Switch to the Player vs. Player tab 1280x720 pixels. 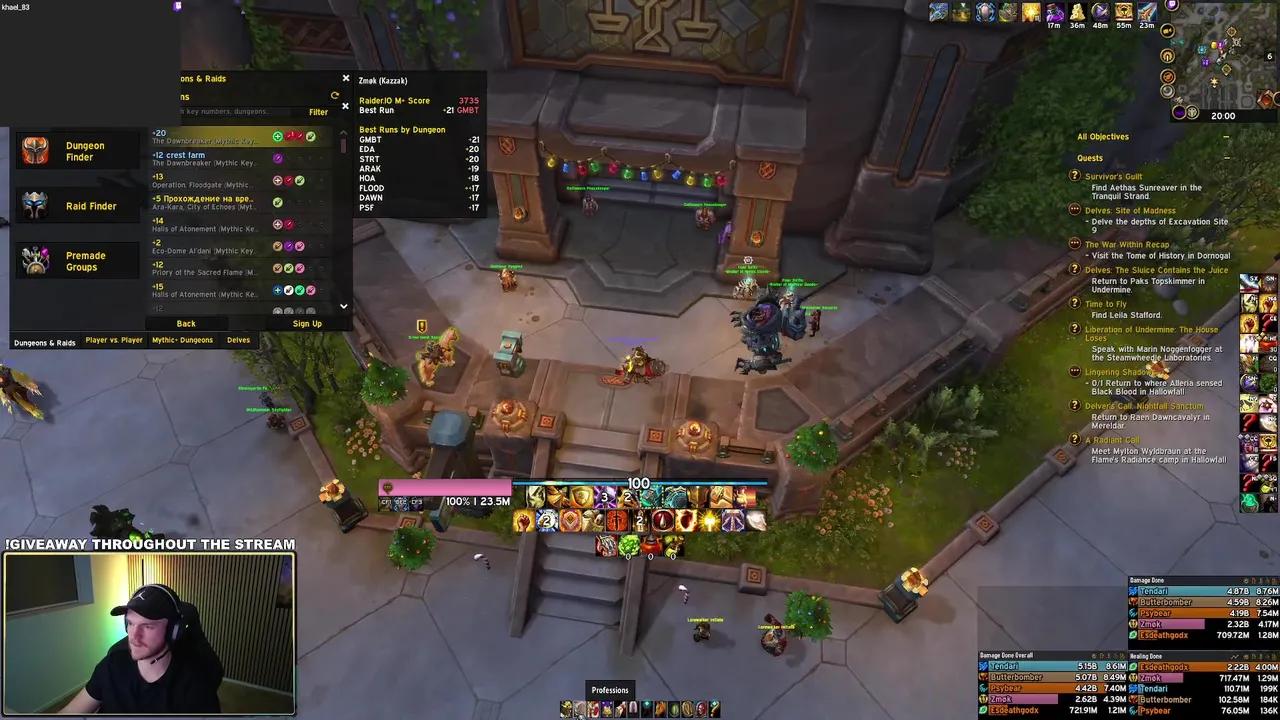tap(113, 340)
